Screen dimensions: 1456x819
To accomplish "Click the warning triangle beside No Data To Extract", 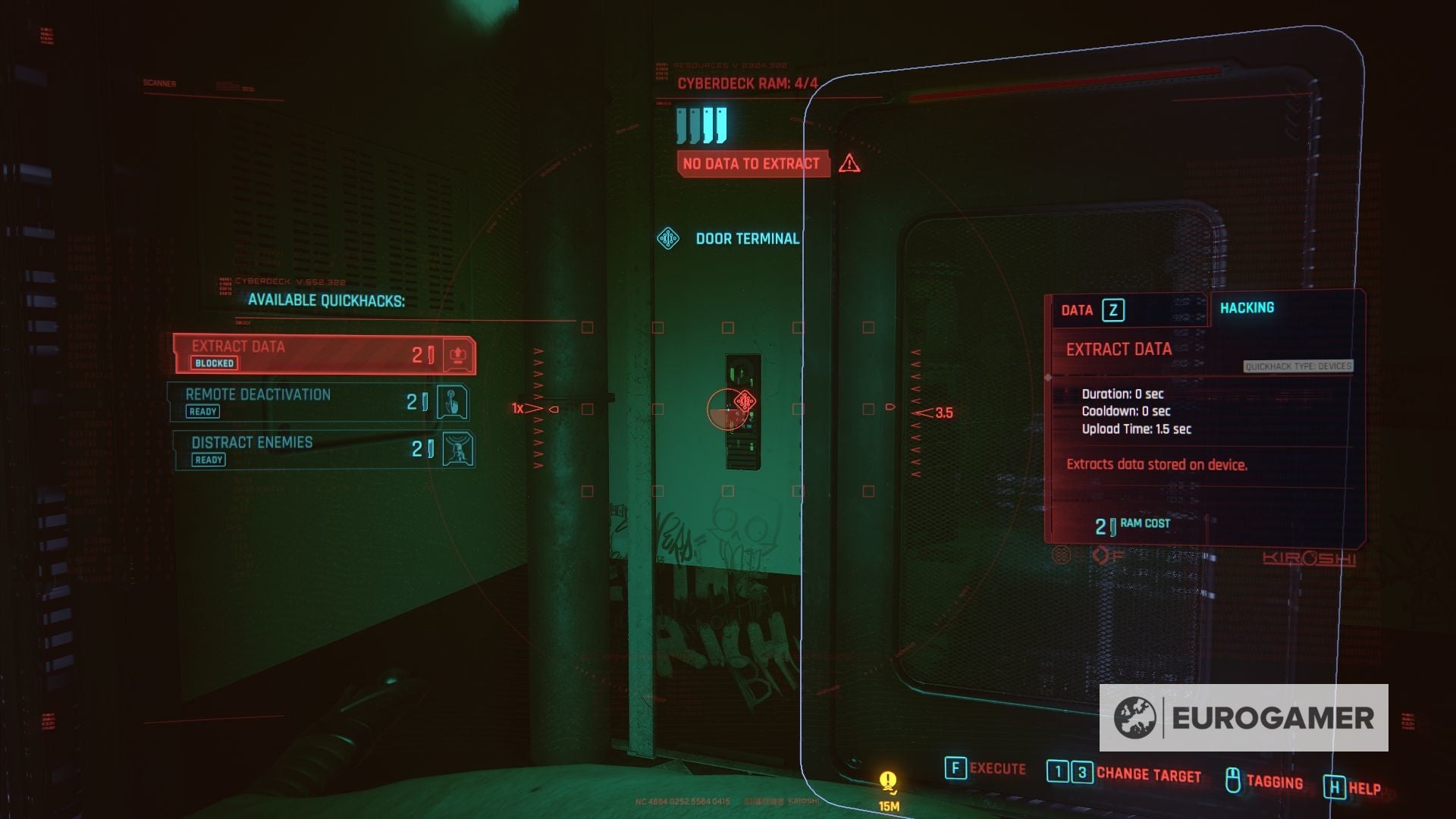I will [x=848, y=163].
